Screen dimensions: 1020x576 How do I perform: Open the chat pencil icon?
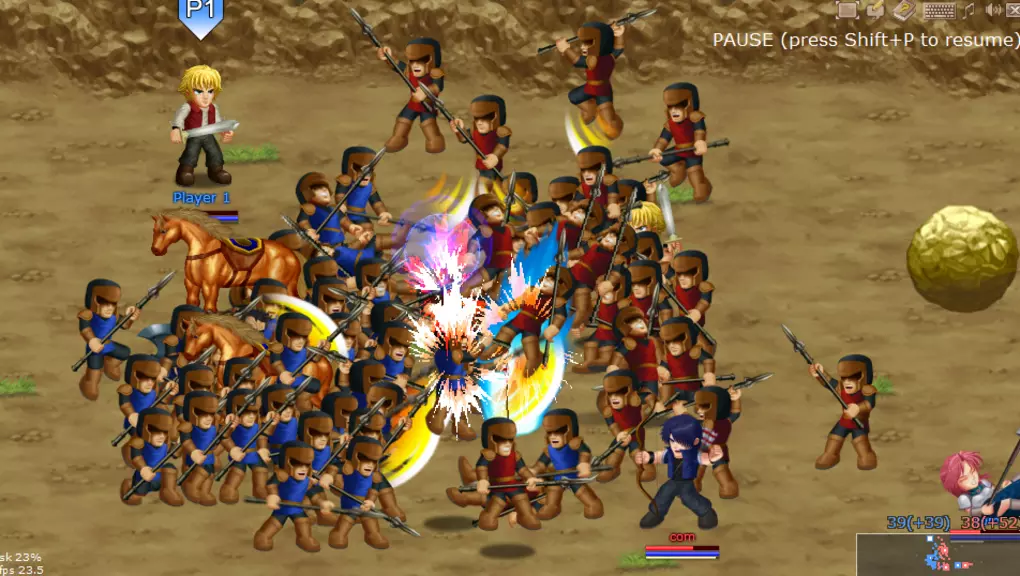tap(875, 10)
